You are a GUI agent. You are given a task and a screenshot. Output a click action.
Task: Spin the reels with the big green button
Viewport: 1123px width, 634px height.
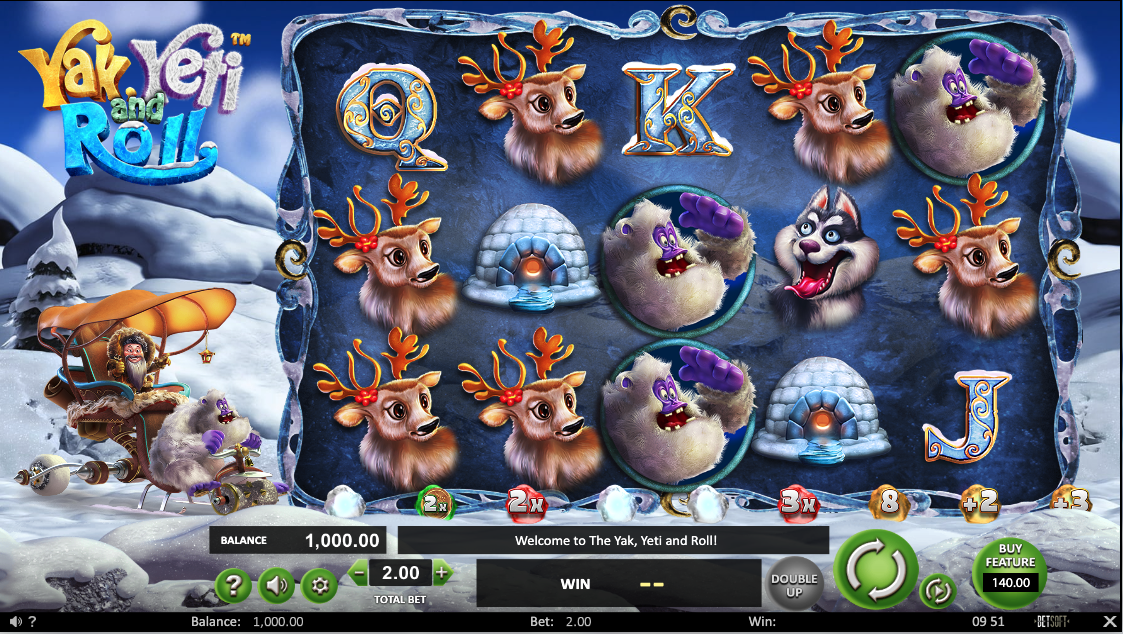tap(876, 571)
